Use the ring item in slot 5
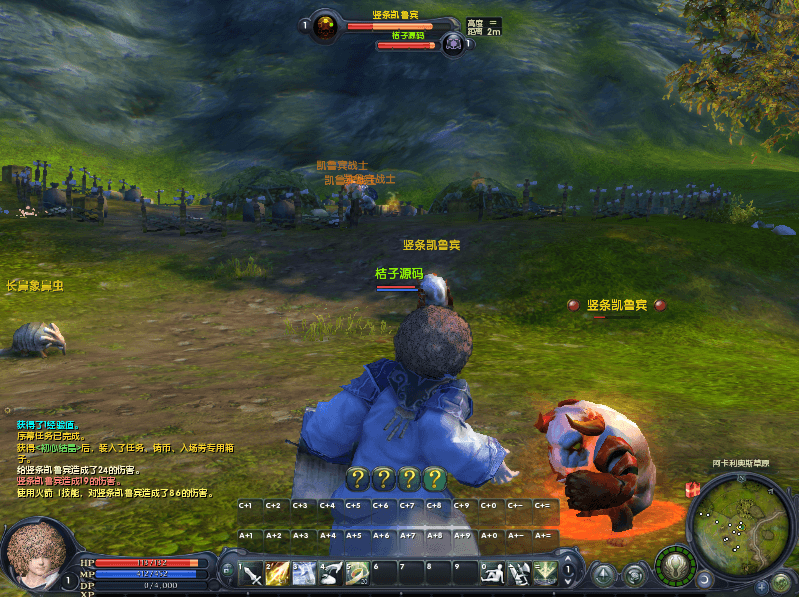The image size is (799, 597). click(x=357, y=574)
